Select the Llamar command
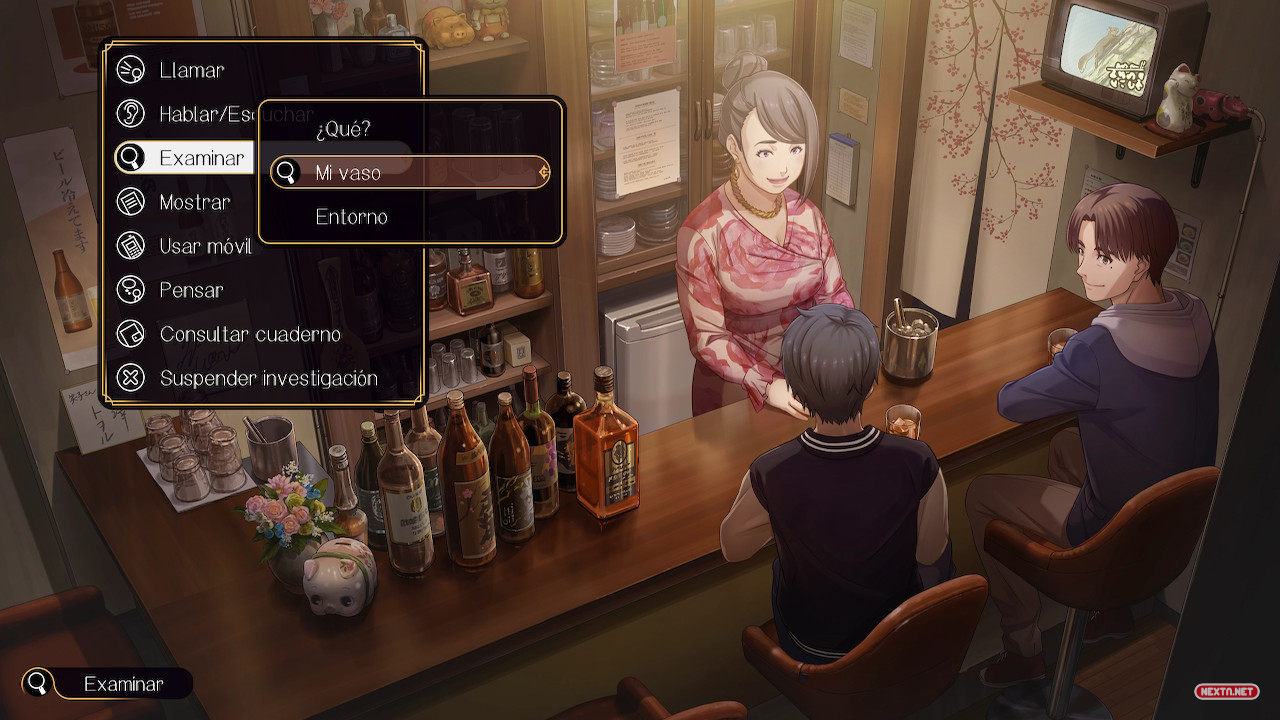The width and height of the screenshot is (1280, 720). point(190,70)
